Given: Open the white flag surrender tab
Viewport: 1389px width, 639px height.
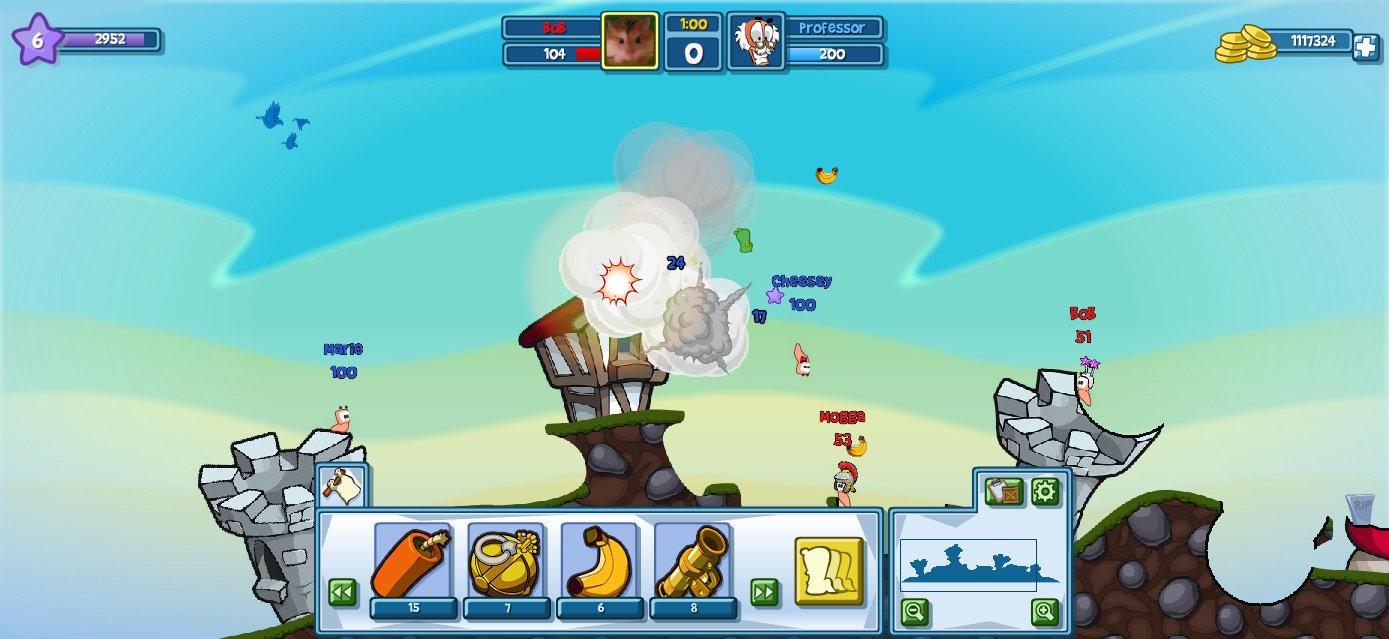Looking at the screenshot, I should tap(342, 487).
